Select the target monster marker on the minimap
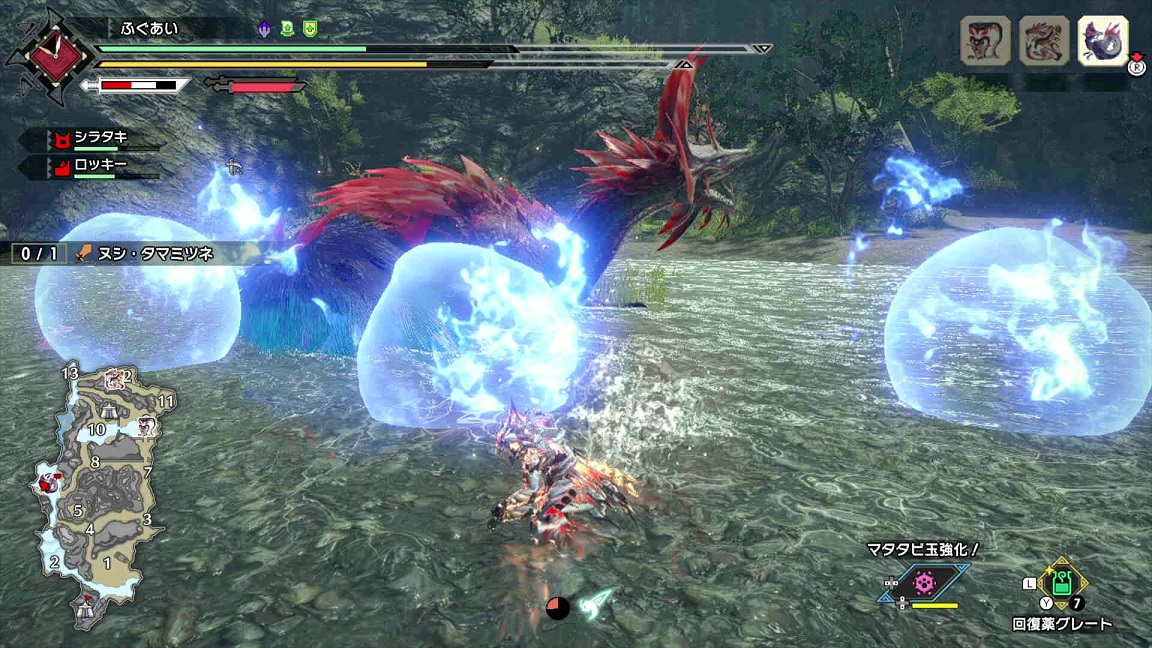This screenshot has width=1152, height=648. coord(48,485)
